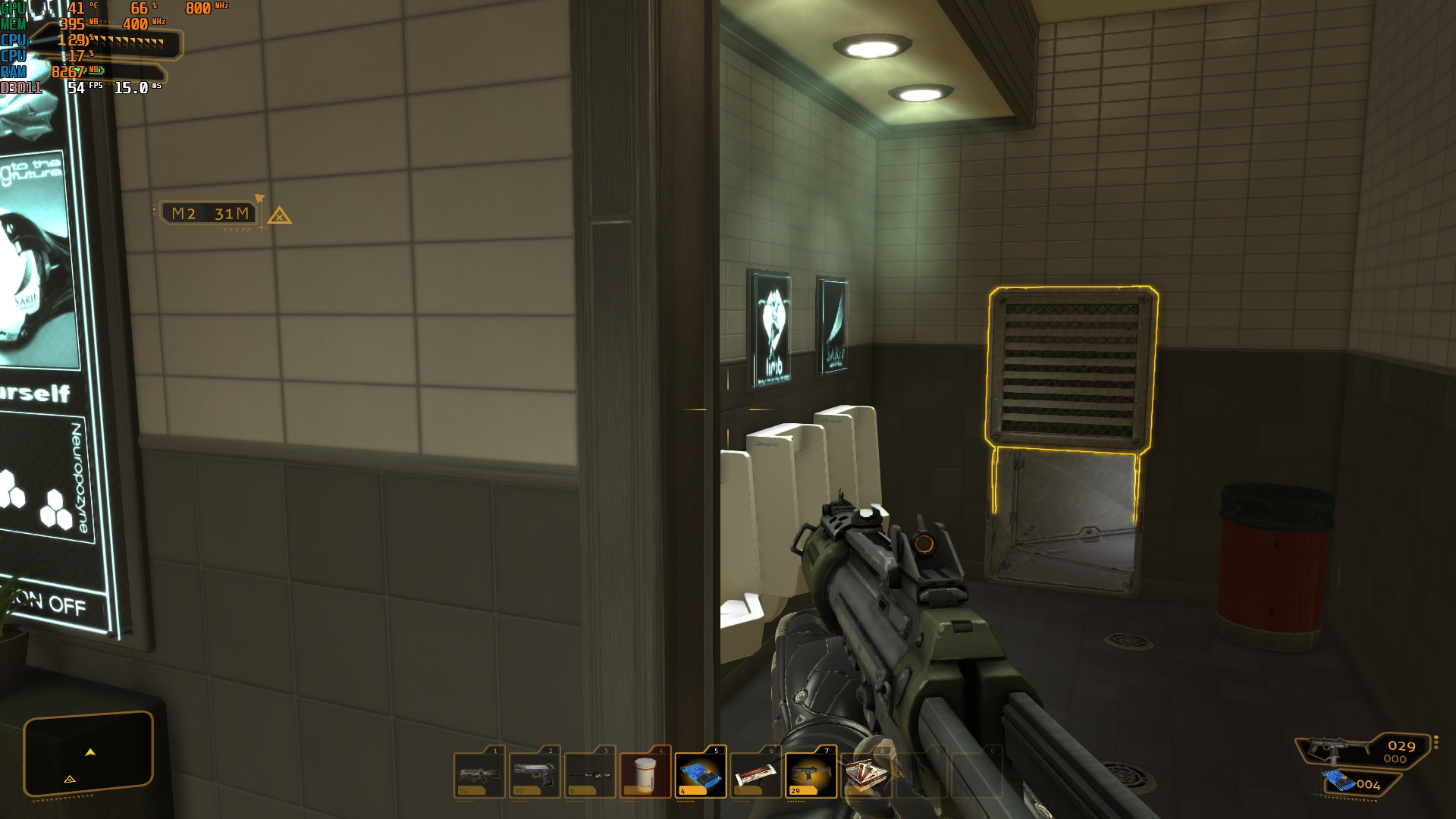The image size is (1456, 819).
Task: Use the painkiller bottle in slot 4
Action: point(645,773)
